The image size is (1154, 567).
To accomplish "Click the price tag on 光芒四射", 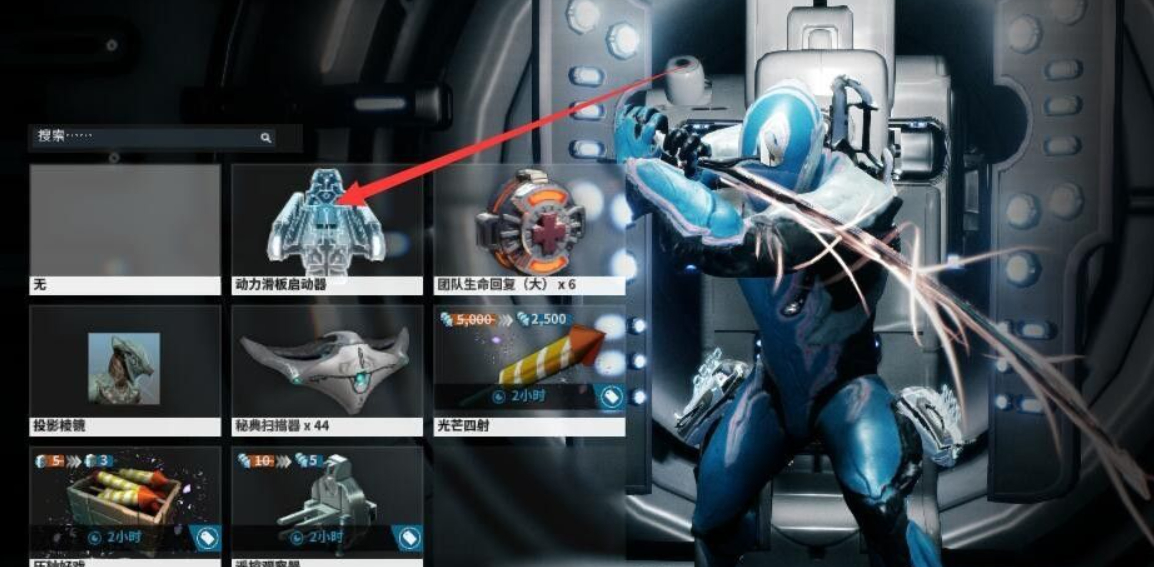I will coord(611,396).
